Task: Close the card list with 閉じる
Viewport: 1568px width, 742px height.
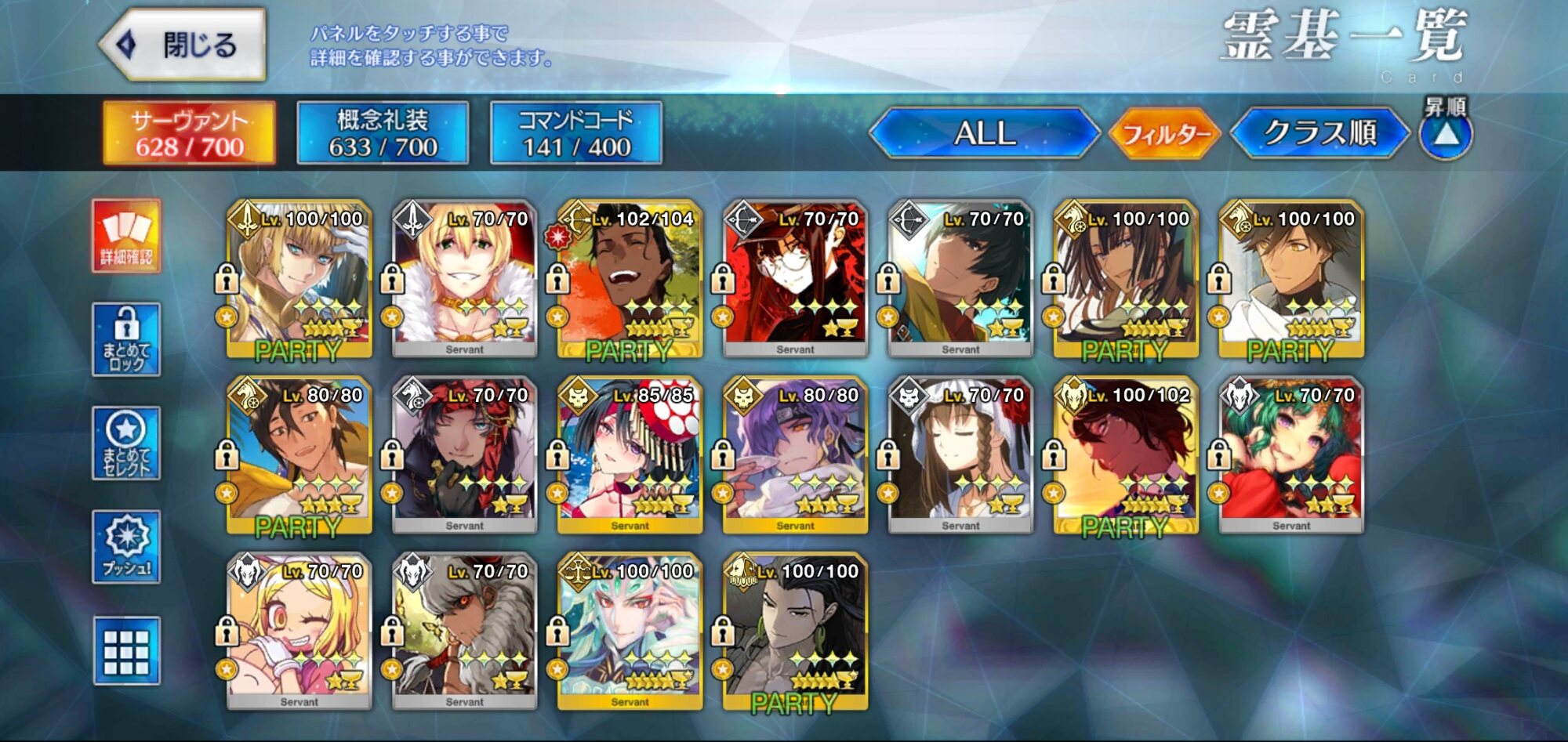Action: click(x=183, y=45)
